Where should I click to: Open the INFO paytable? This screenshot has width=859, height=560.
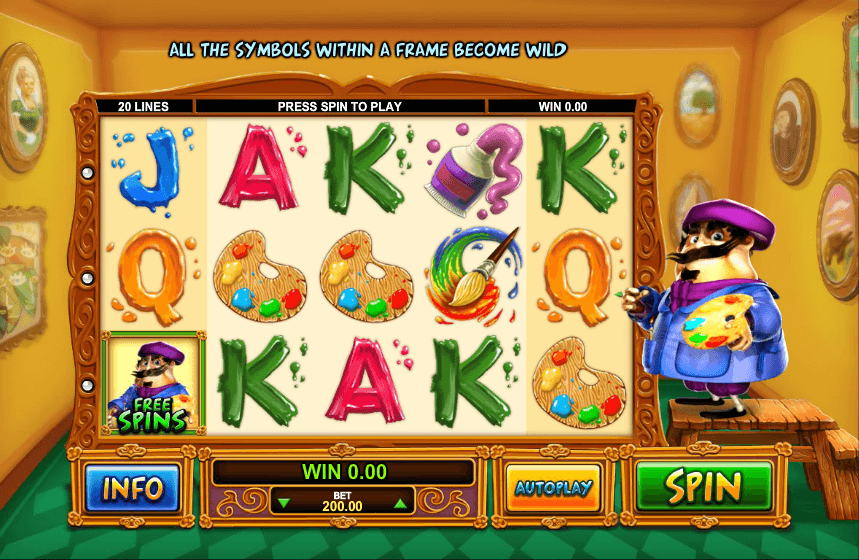(132, 488)
